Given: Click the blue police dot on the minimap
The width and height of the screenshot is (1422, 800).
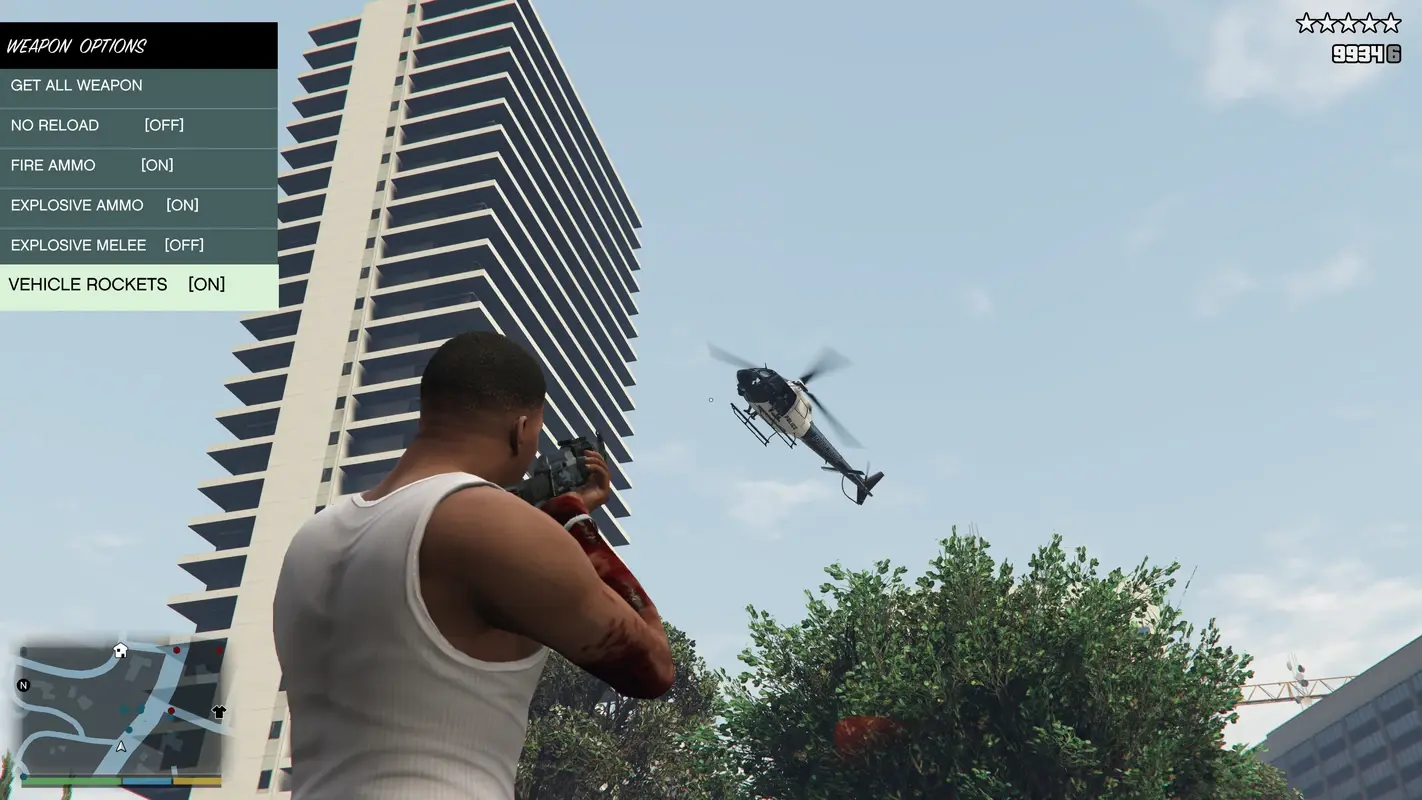Looking at the screenshot, I should click(x=129, y=729).
